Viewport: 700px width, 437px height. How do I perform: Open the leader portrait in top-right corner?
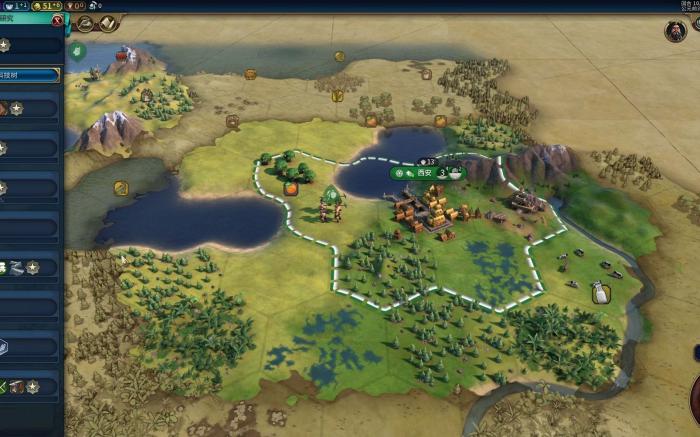[675, 31]
